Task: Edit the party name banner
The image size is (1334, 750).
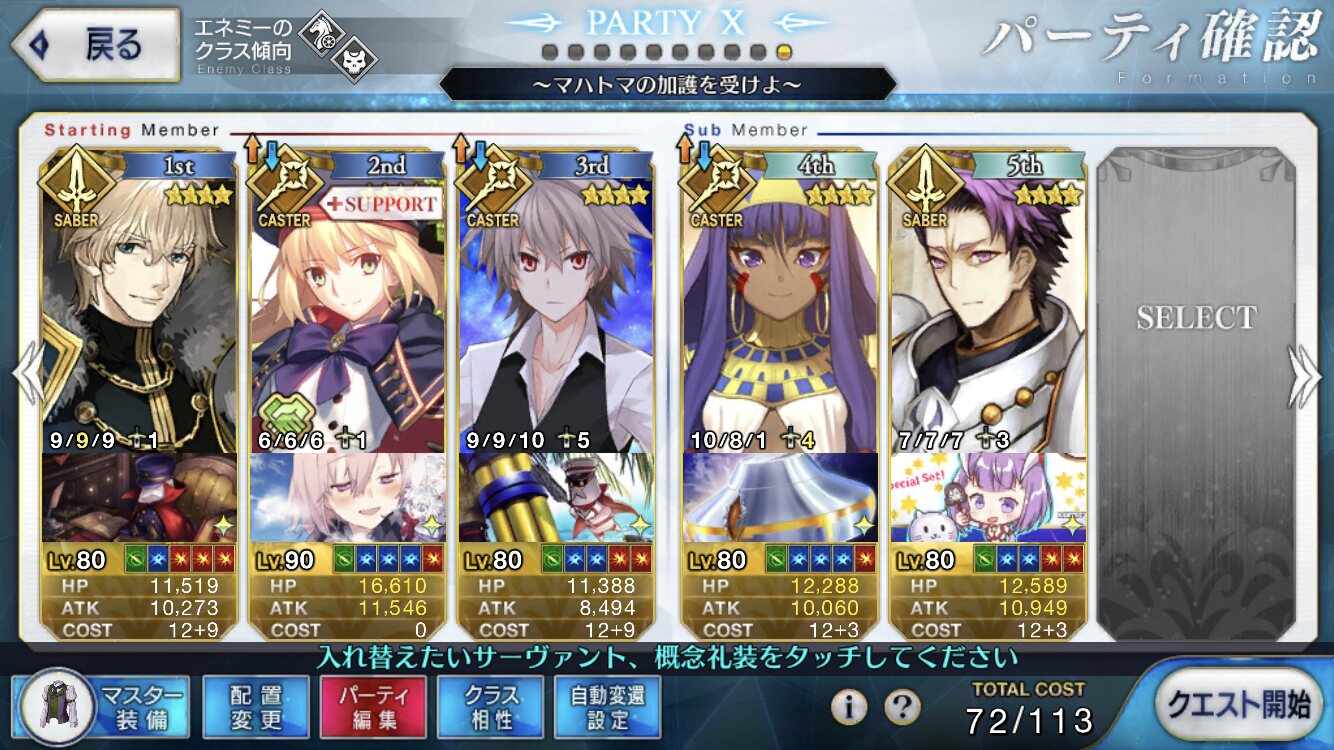Action: point(667,84)
